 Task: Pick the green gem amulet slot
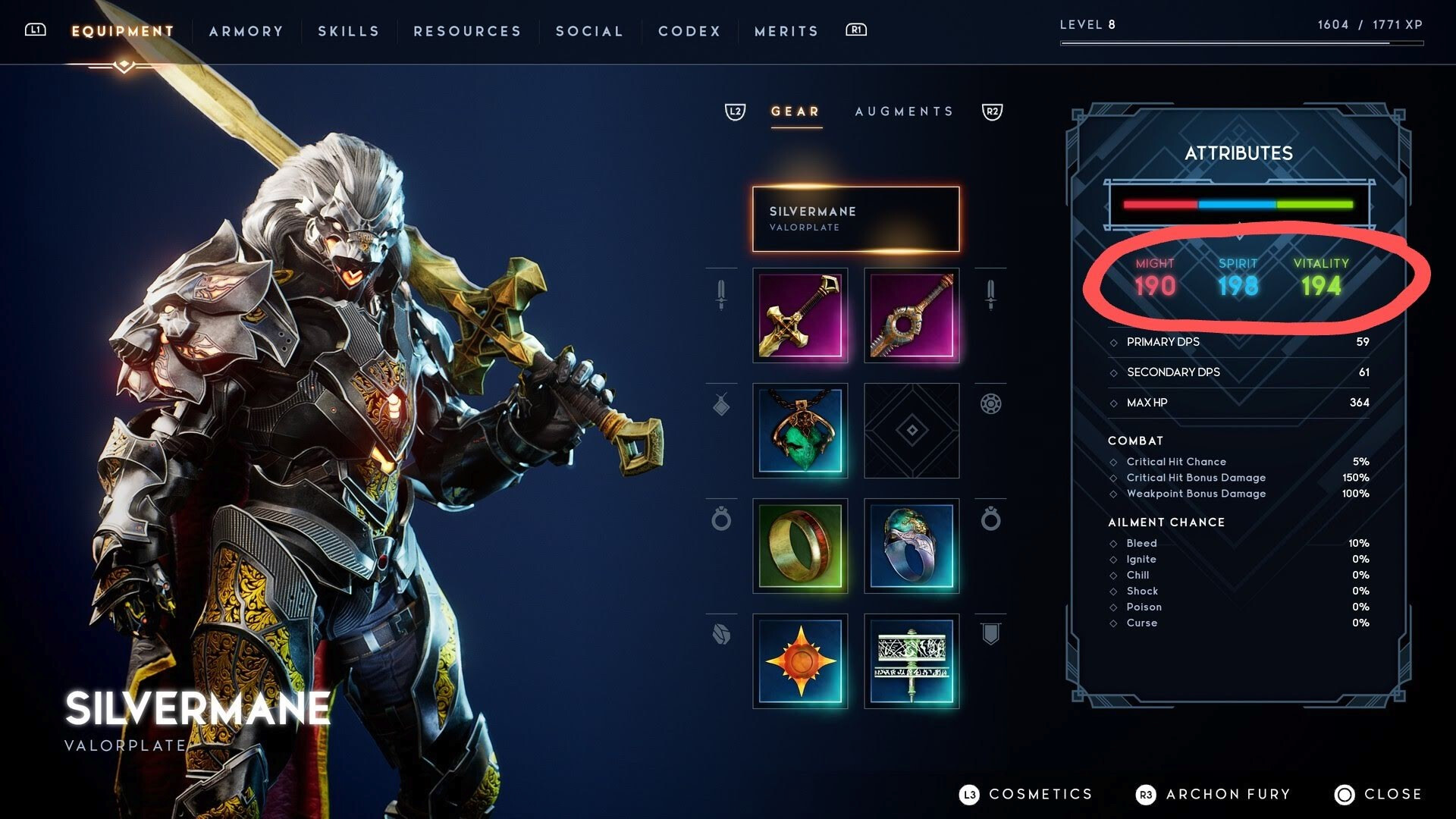800,431
